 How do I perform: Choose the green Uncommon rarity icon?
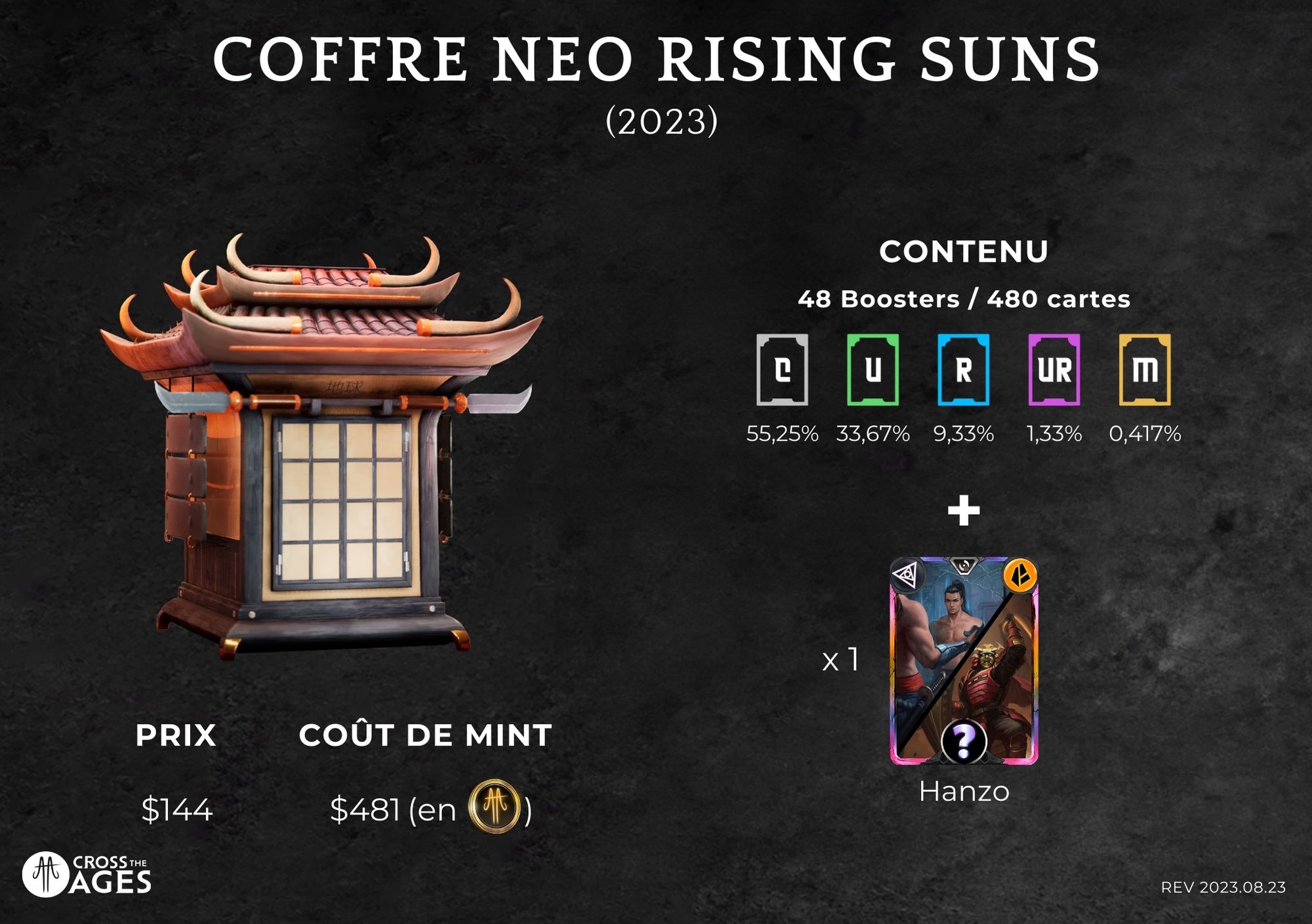872,370
